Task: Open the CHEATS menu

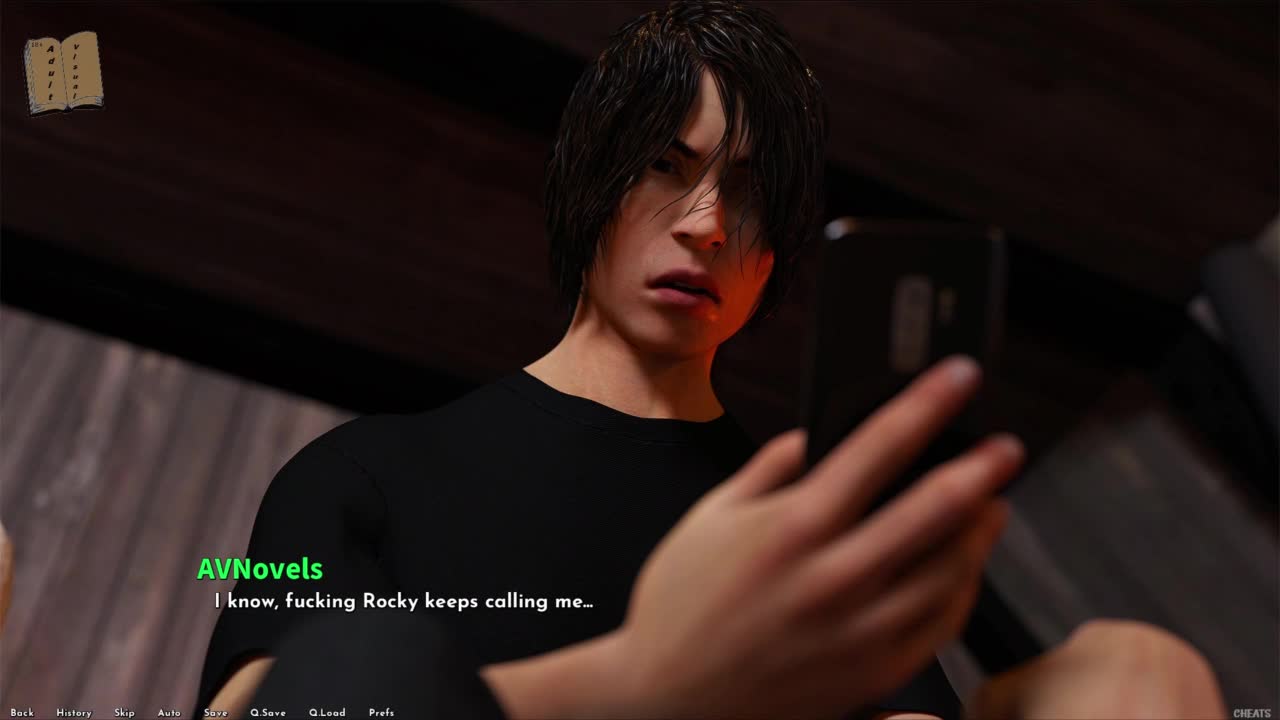Action: (x=1252, y=713)
